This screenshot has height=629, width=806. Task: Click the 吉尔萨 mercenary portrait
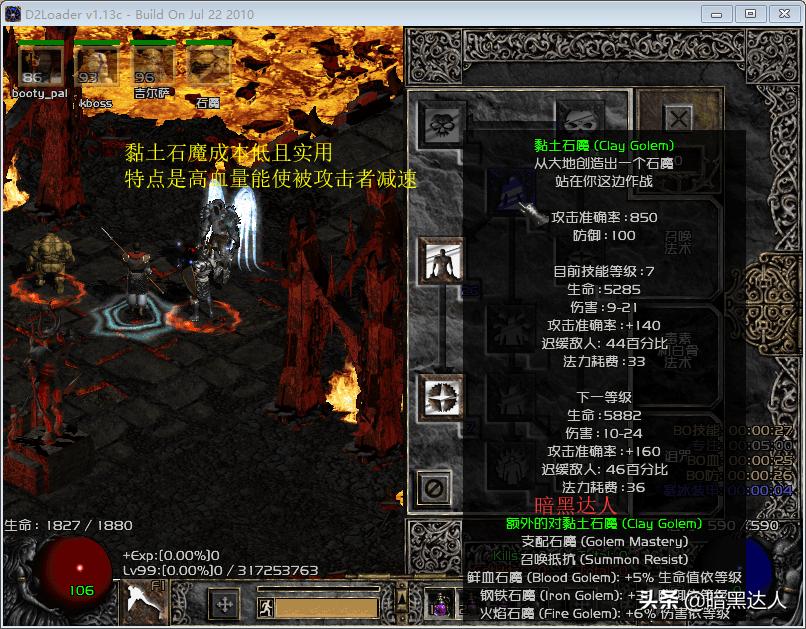(152, 67)
